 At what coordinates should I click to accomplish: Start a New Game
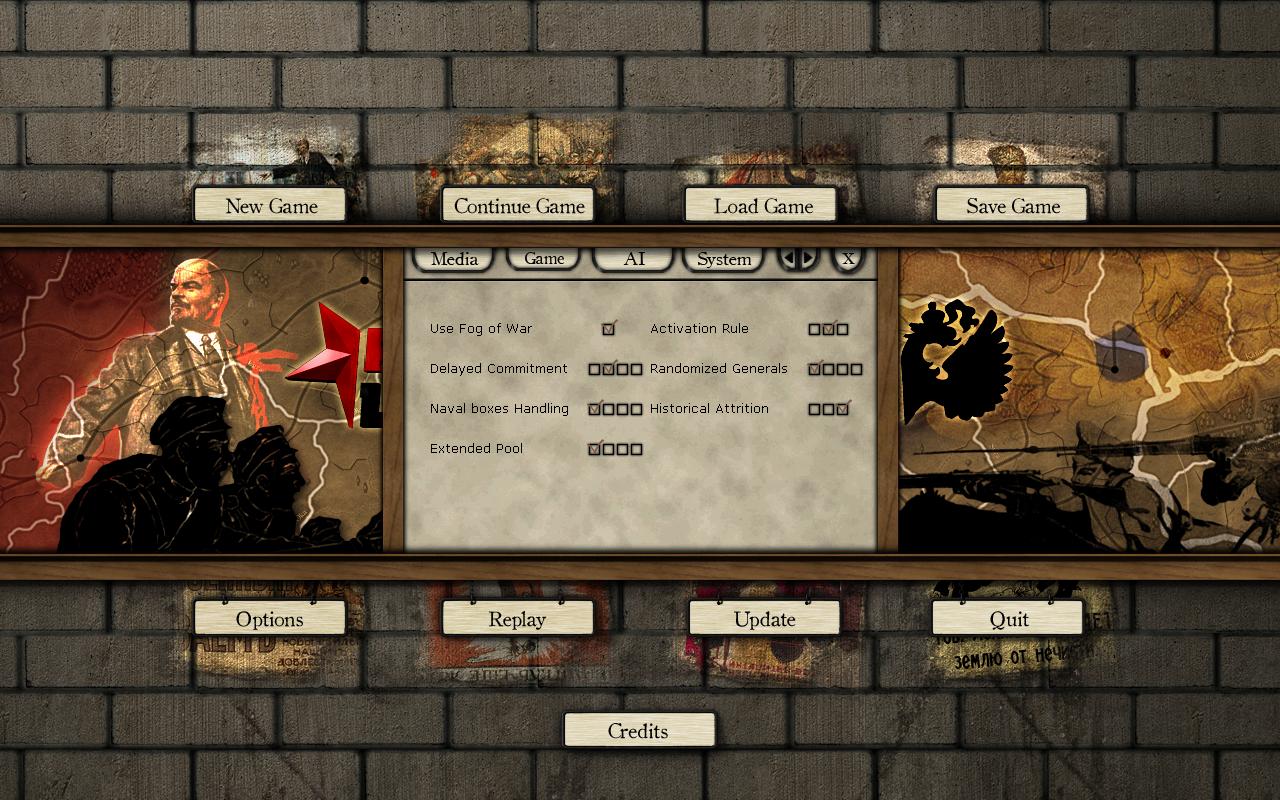pos(270,206)
